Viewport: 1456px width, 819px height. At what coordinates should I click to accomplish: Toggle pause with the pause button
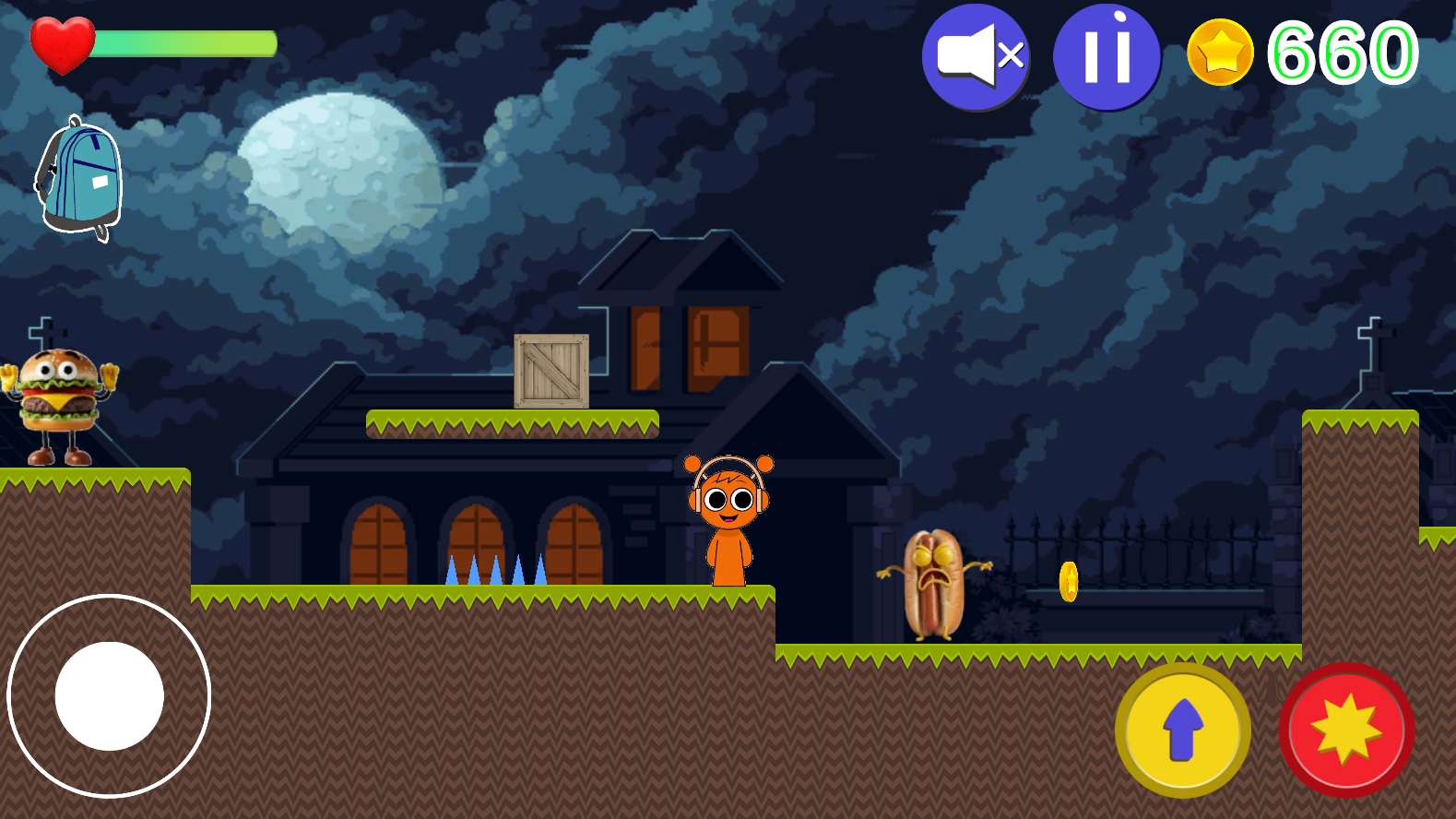pos(1107,56)
